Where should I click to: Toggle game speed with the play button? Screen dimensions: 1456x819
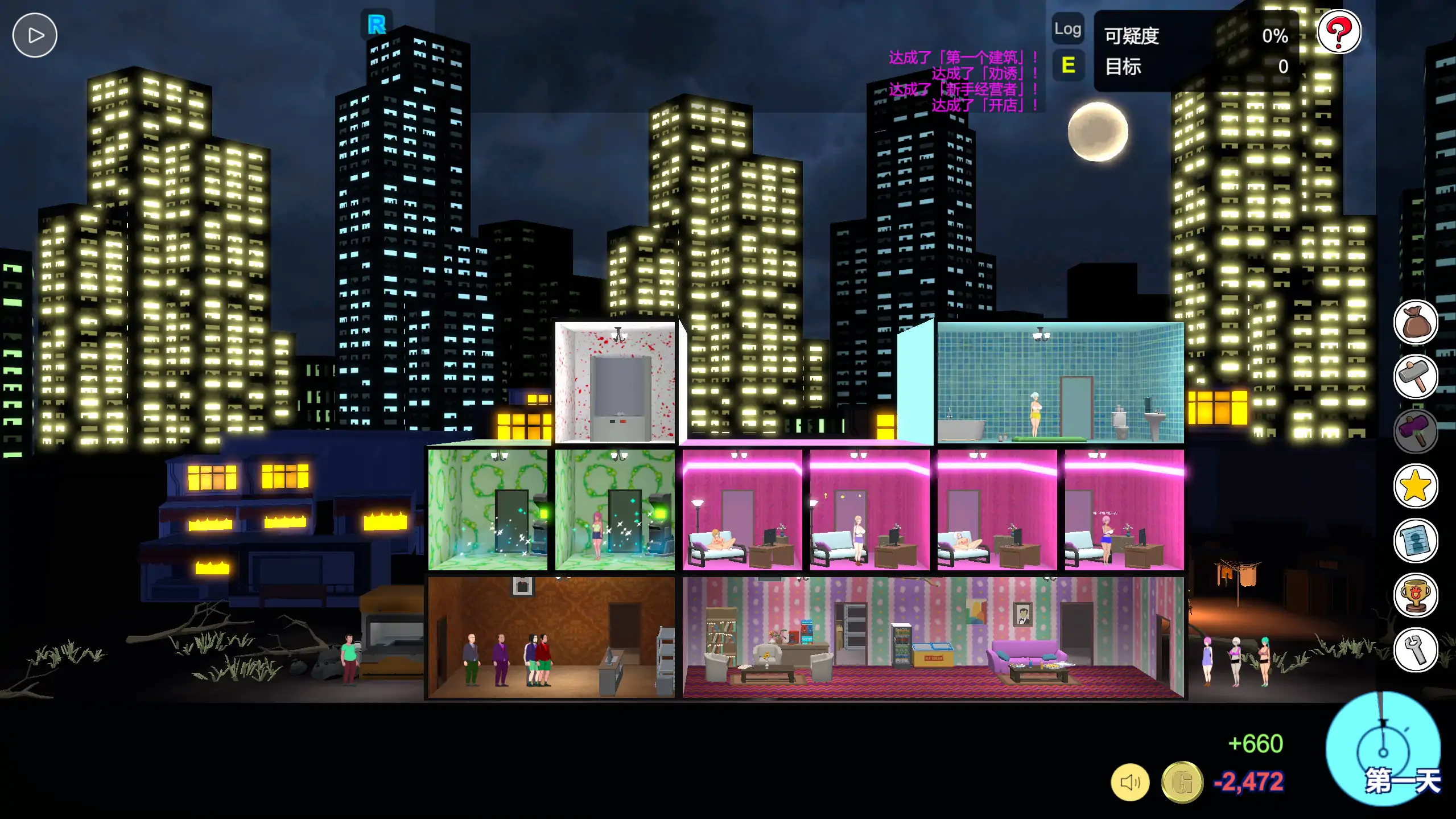coord(34,35)
